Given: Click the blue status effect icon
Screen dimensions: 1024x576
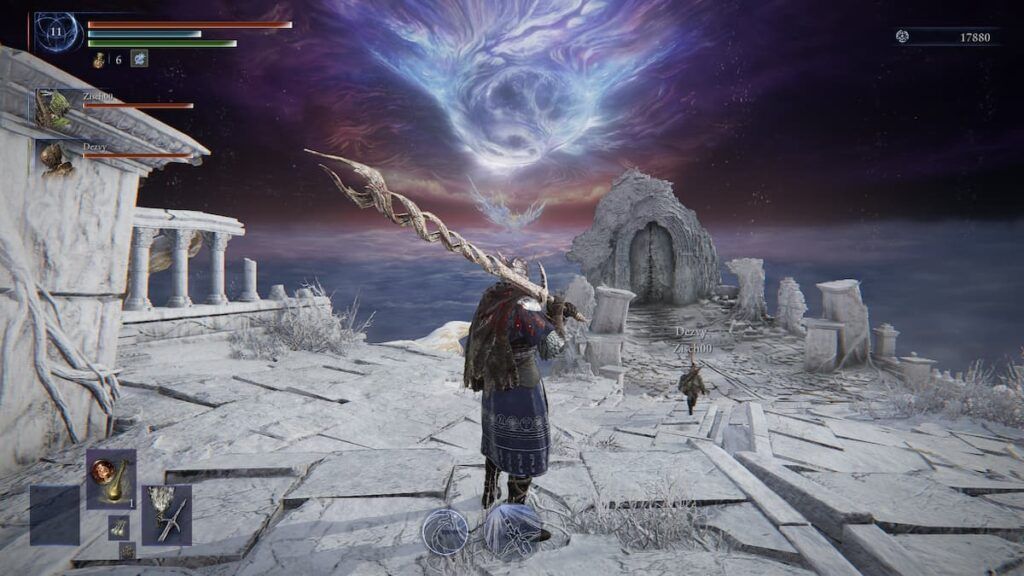Looking at the screenshot, I should (139, 59).
